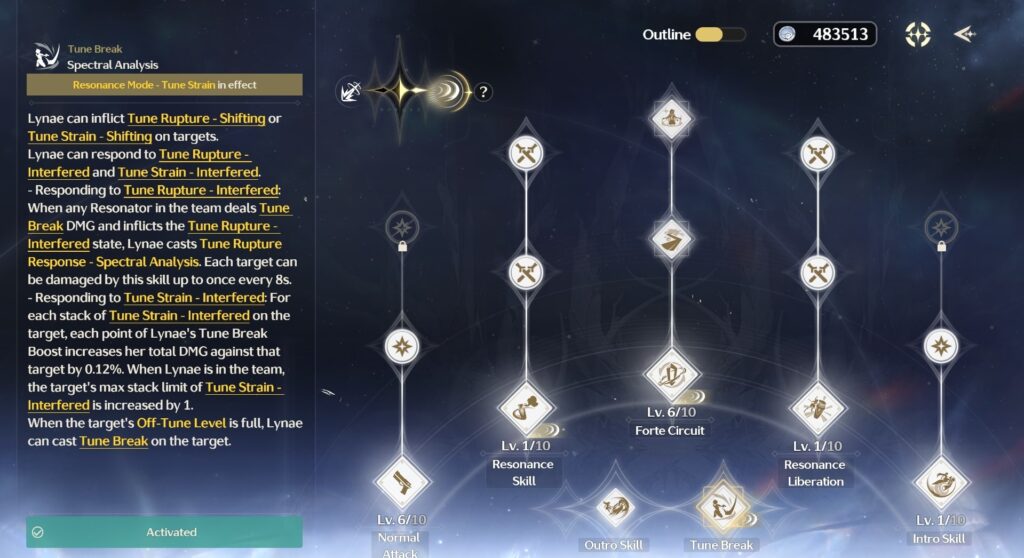This screenshot has width=1024, height=558.
Task: Open the Normal Attack skill node
Action: (402, 482)
